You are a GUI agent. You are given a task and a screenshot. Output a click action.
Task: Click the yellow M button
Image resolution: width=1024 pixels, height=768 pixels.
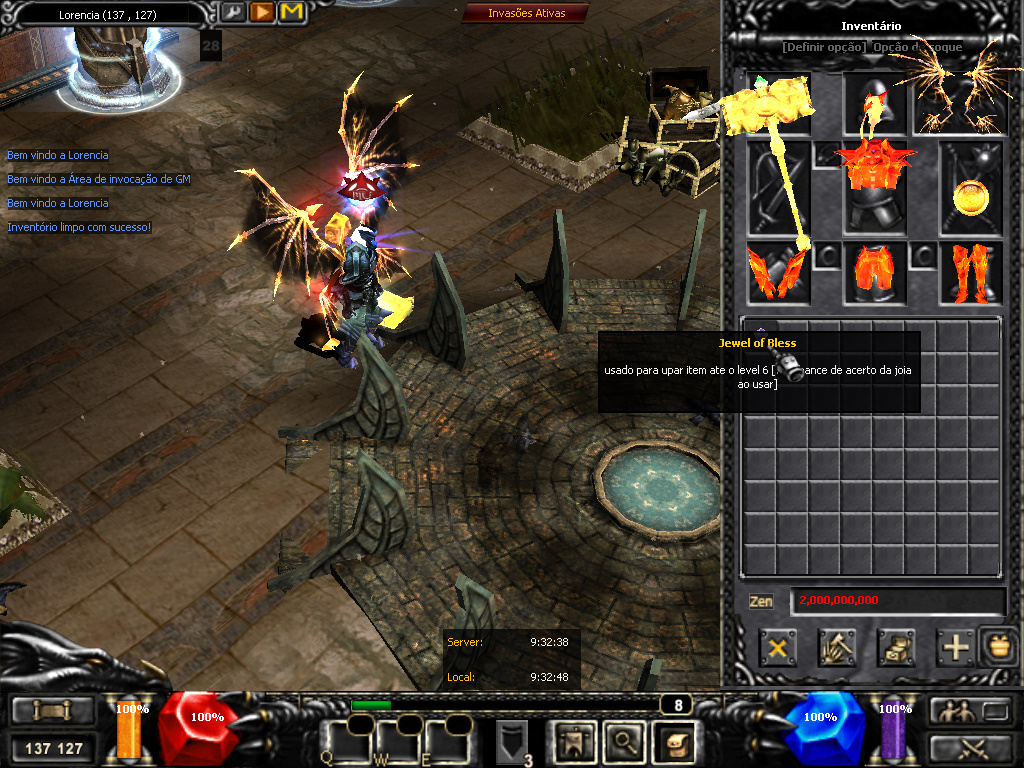292,12
